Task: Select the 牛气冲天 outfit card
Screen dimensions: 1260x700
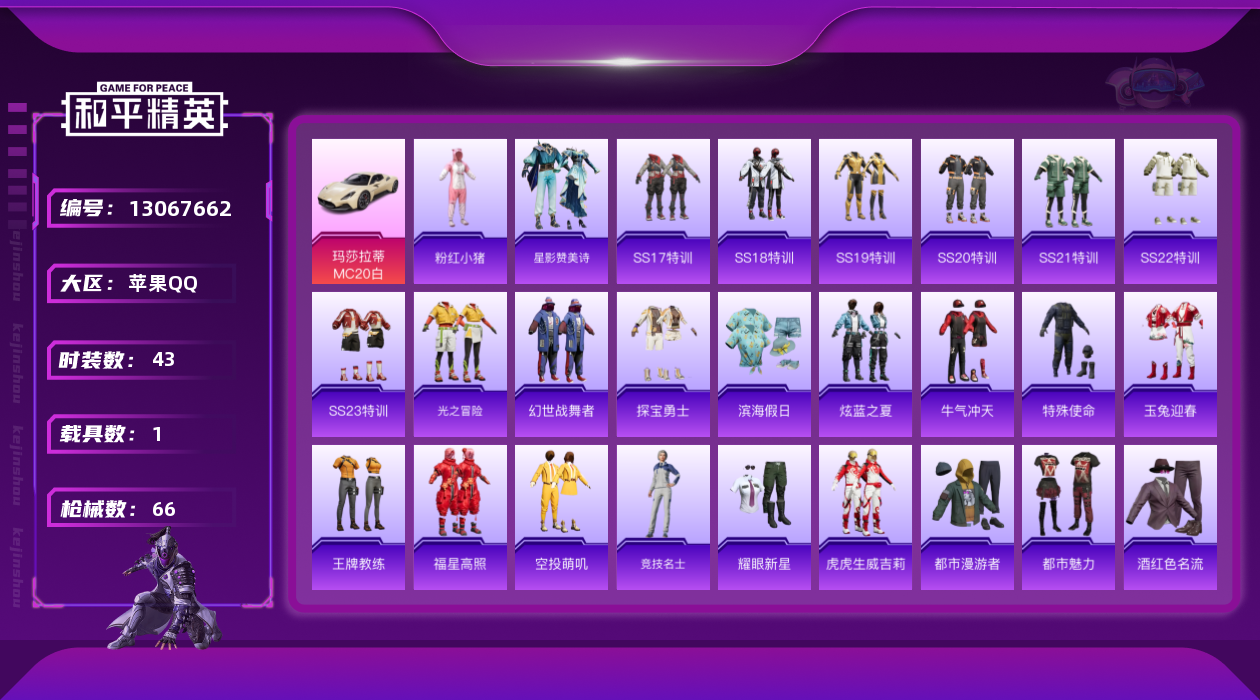Action: (967, 364)
